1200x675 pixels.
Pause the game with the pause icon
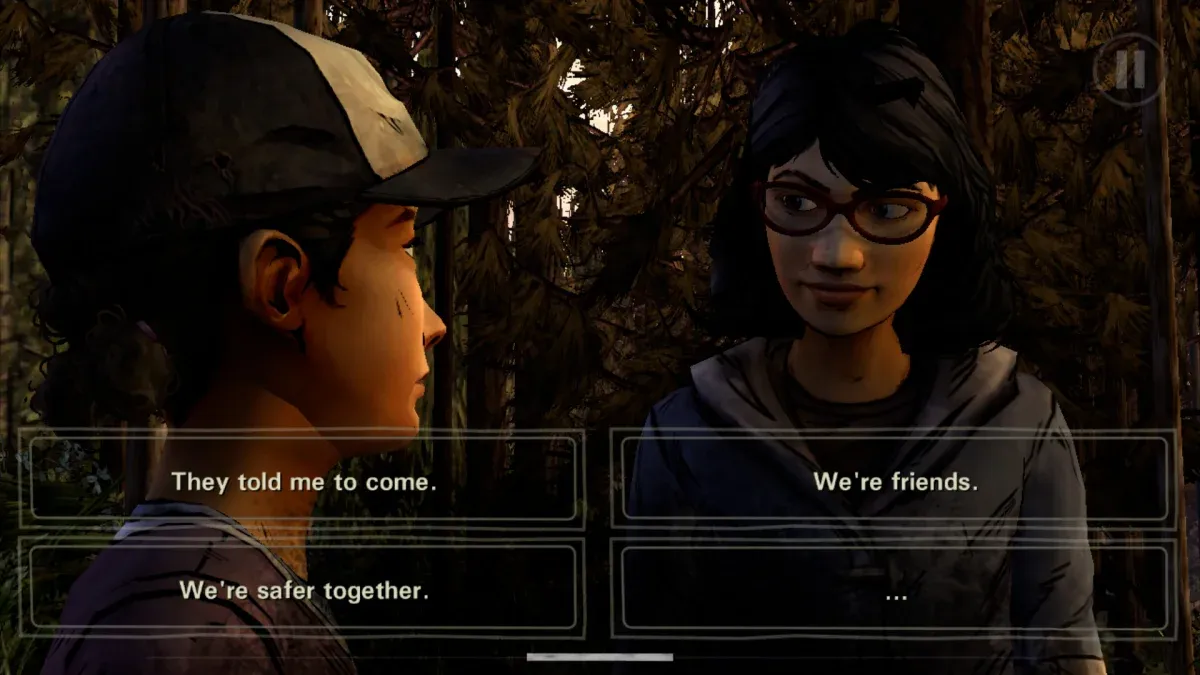point(1129,69)
